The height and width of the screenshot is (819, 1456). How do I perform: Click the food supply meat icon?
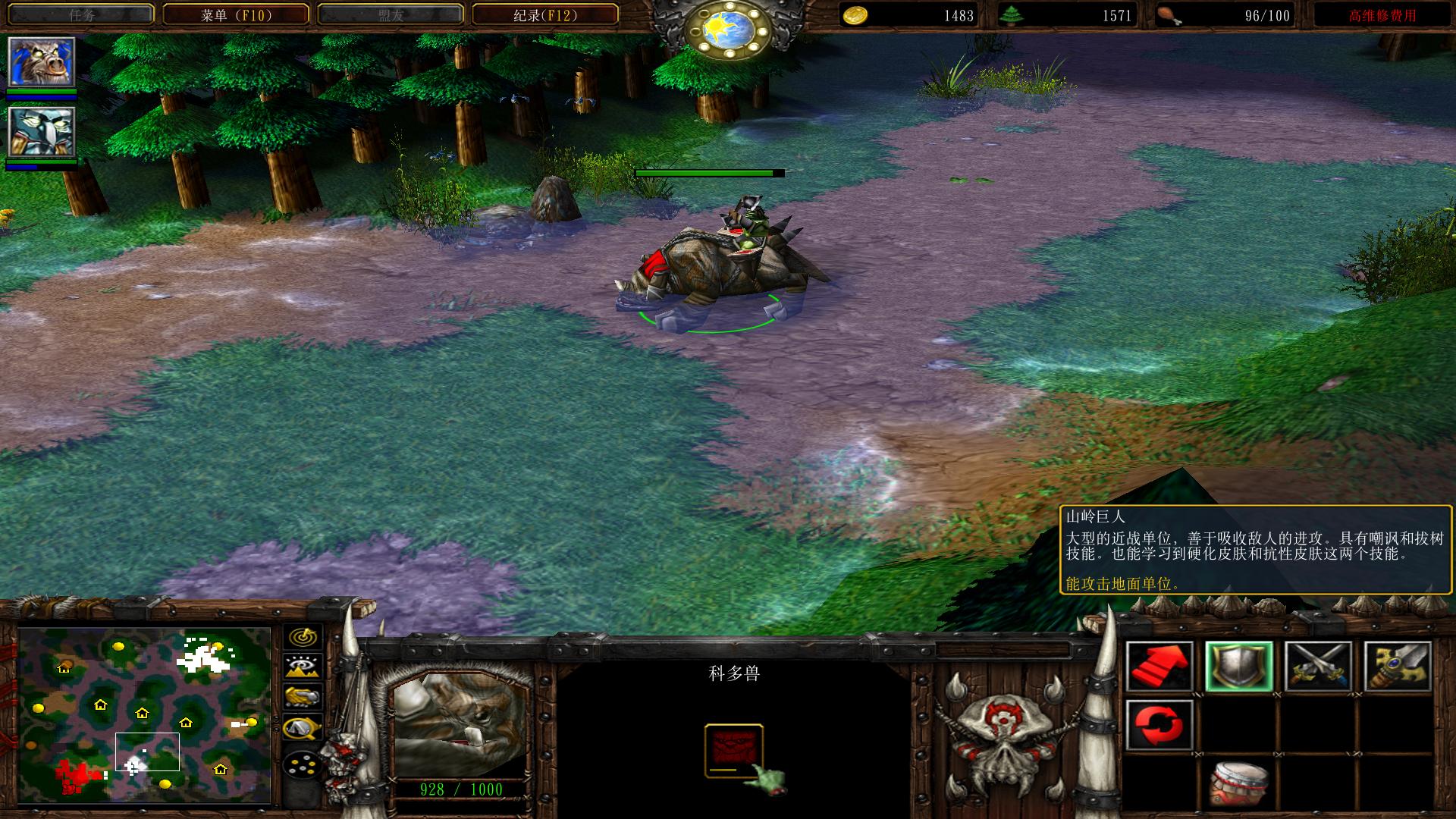[1169, 15]
